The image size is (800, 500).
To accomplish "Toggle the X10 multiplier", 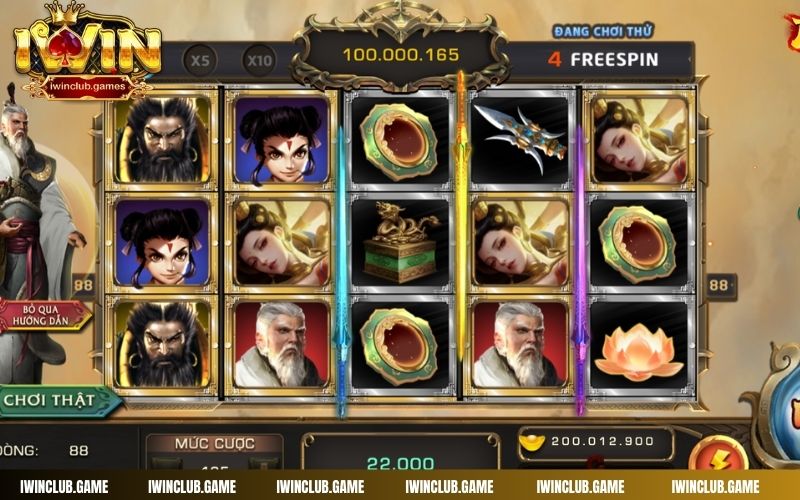I will (259, 60).
